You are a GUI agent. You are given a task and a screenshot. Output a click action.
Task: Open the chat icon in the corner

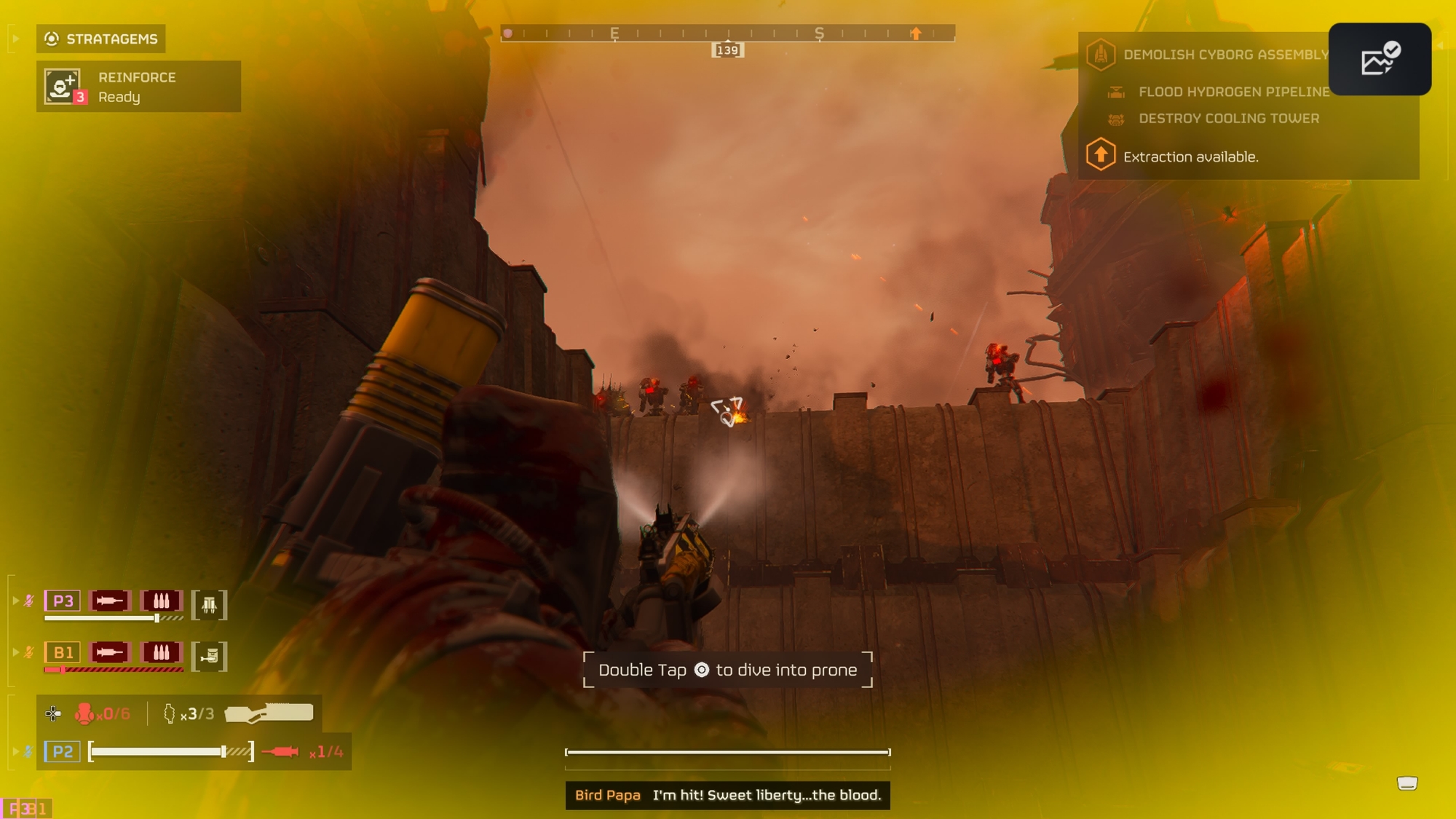click(1406, 783)
